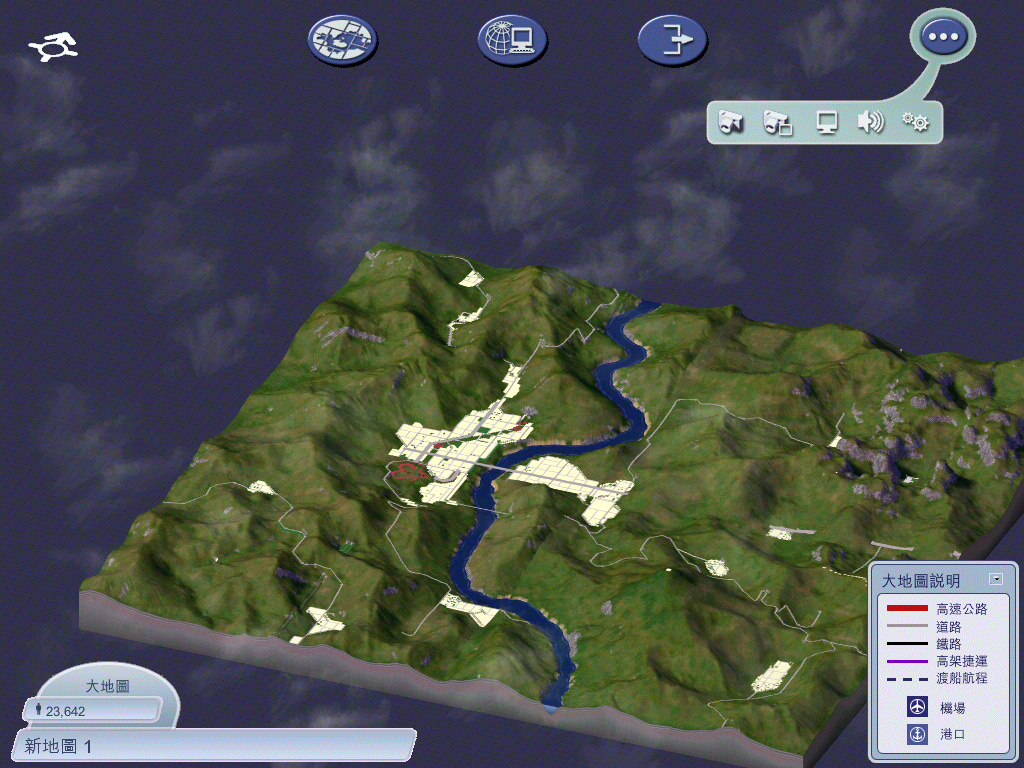Open audio settings via the speaker icon

[871, 122]
